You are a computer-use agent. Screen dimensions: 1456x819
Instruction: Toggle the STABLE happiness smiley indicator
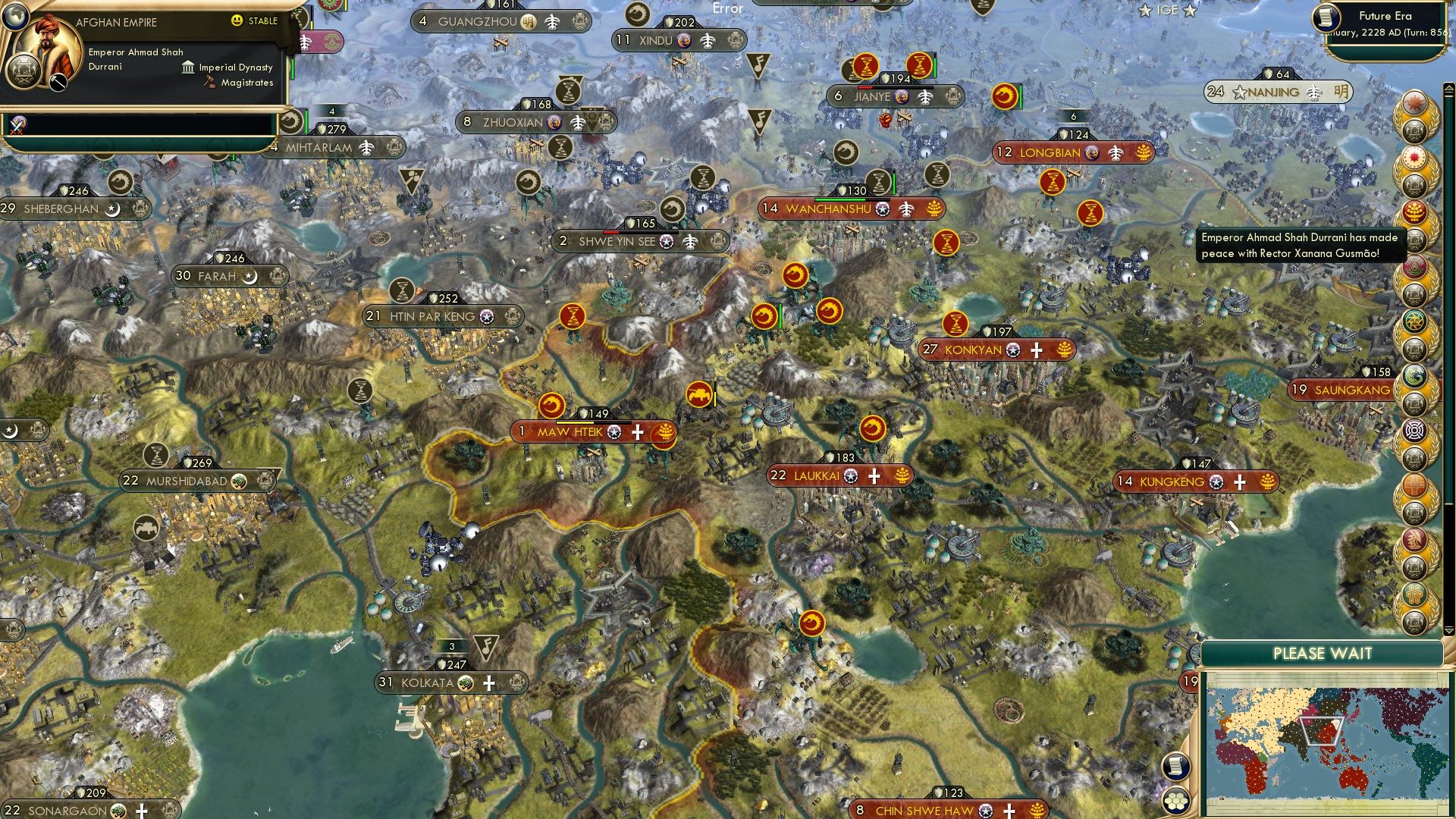(237, 21)
